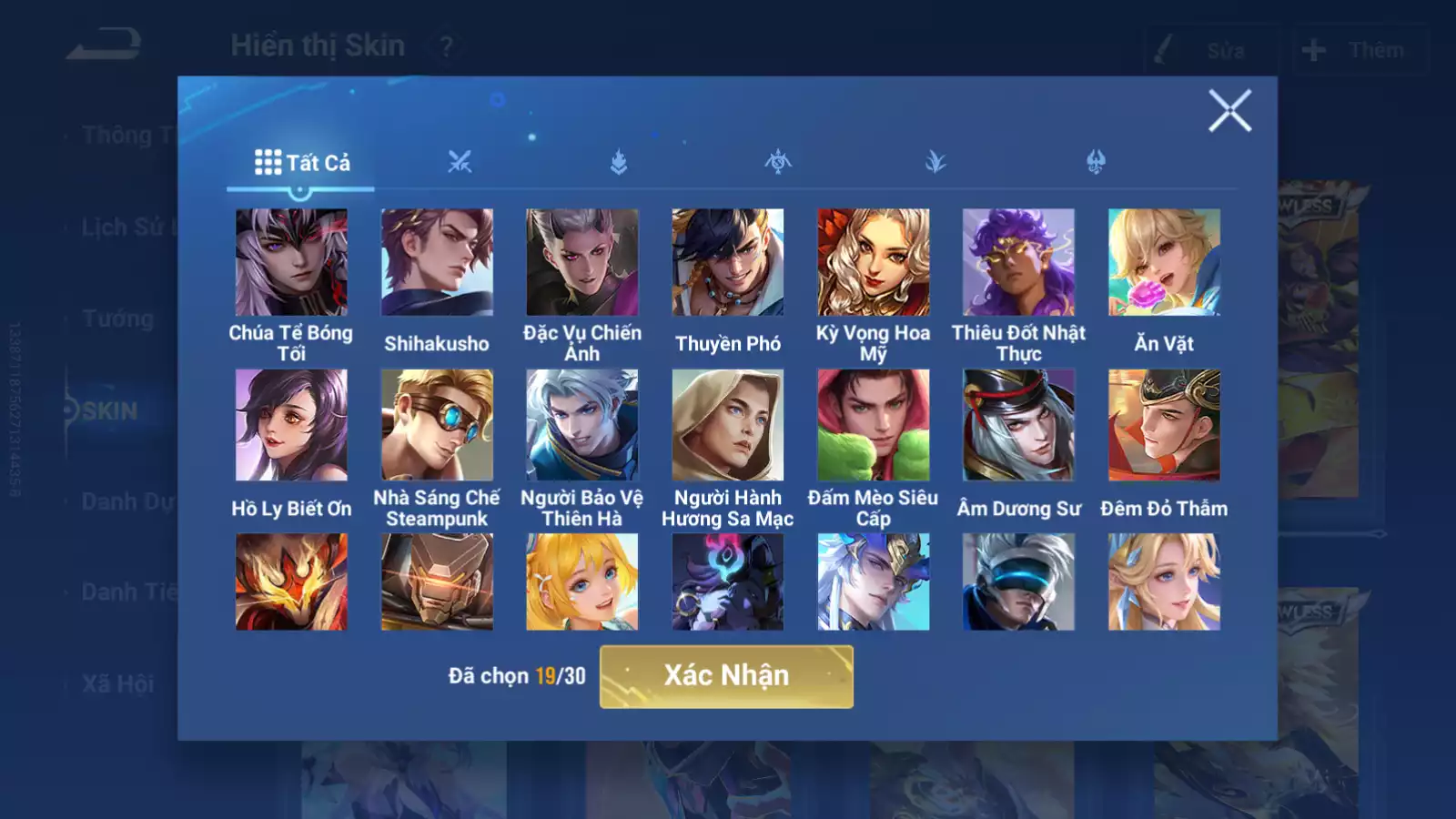Open the crosshair eye class filter tab

click(x=777, y=163)
